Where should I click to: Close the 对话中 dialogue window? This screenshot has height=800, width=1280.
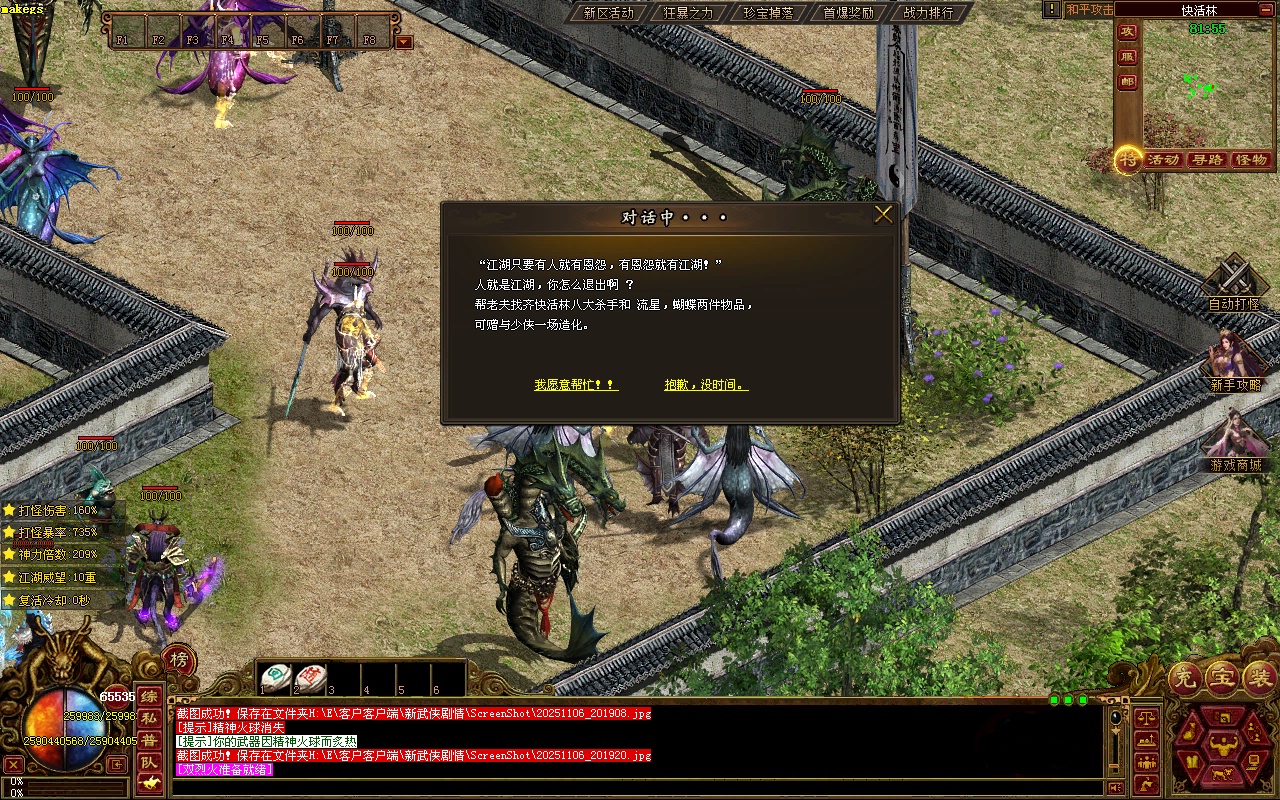pyautogui.click(x=883, y=215)
